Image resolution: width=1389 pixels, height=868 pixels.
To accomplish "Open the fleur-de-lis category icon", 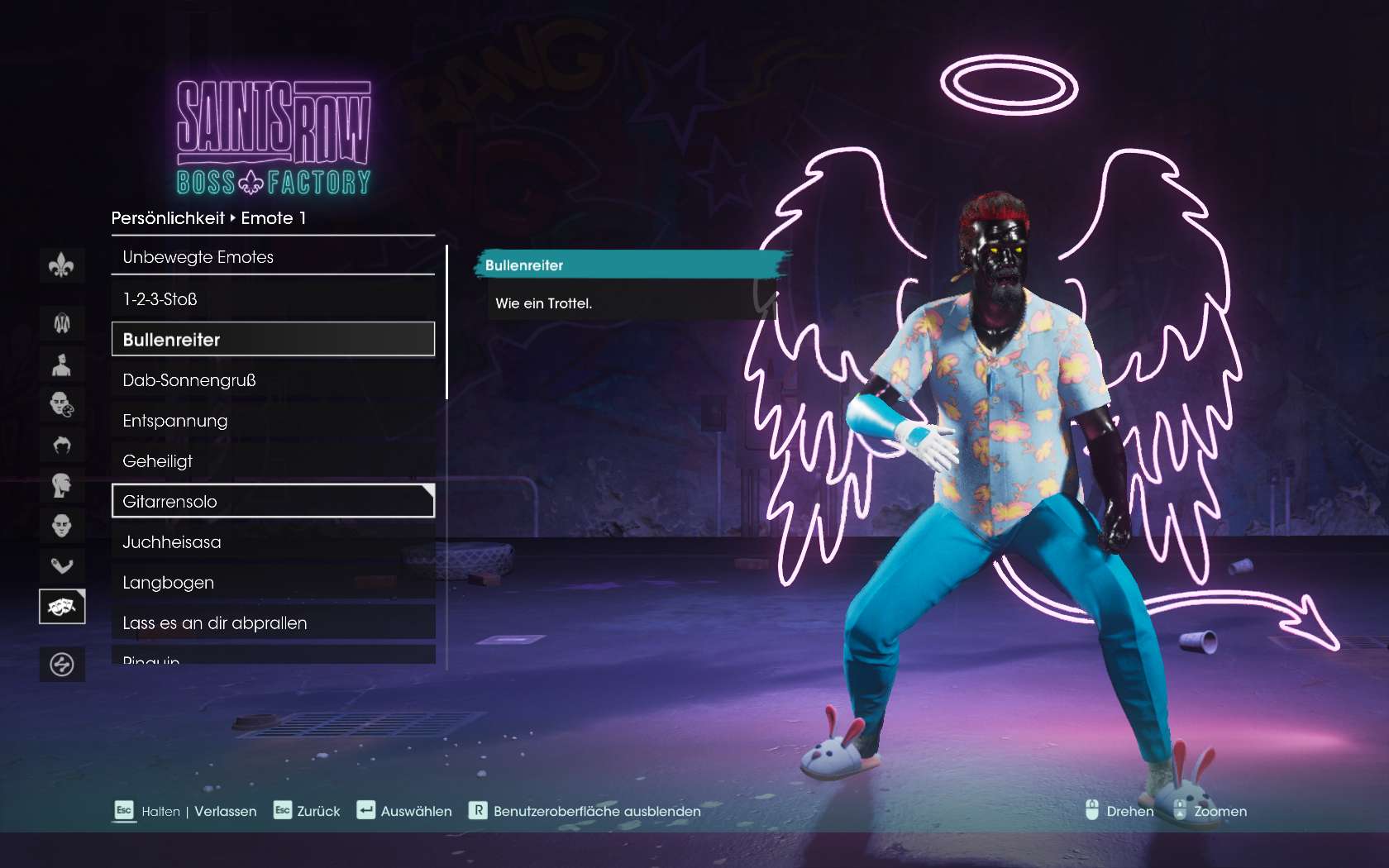I will [62, 266].
